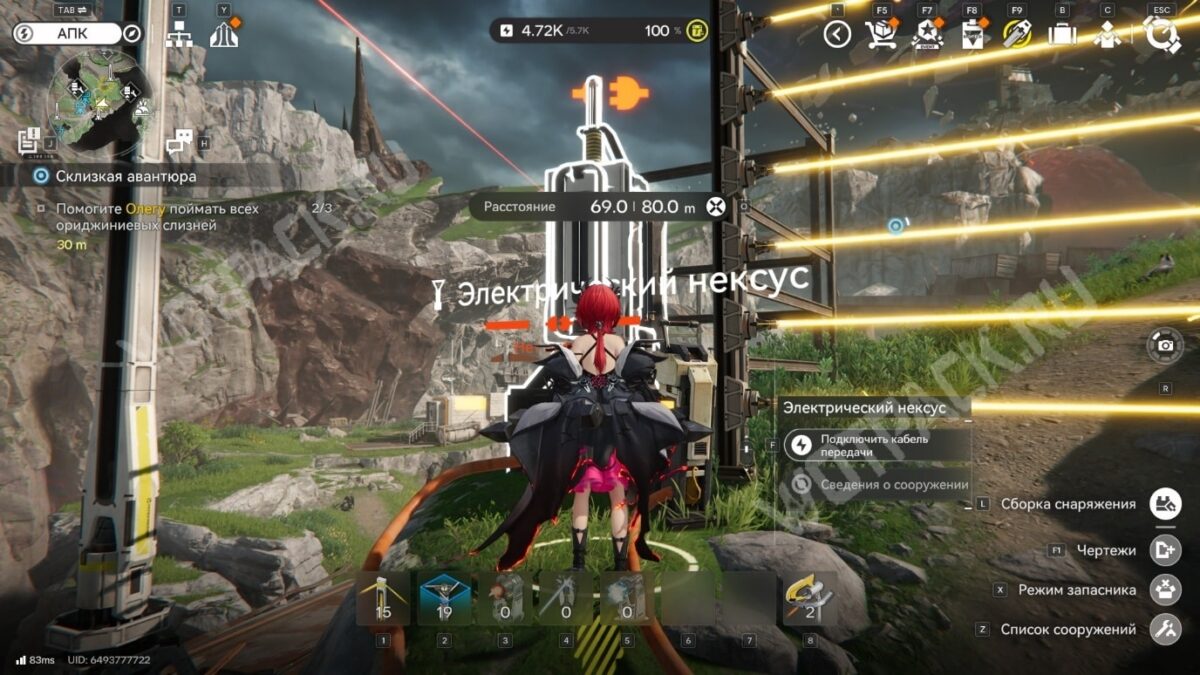Select the Скользкая авантюра quest tracker

126,176
